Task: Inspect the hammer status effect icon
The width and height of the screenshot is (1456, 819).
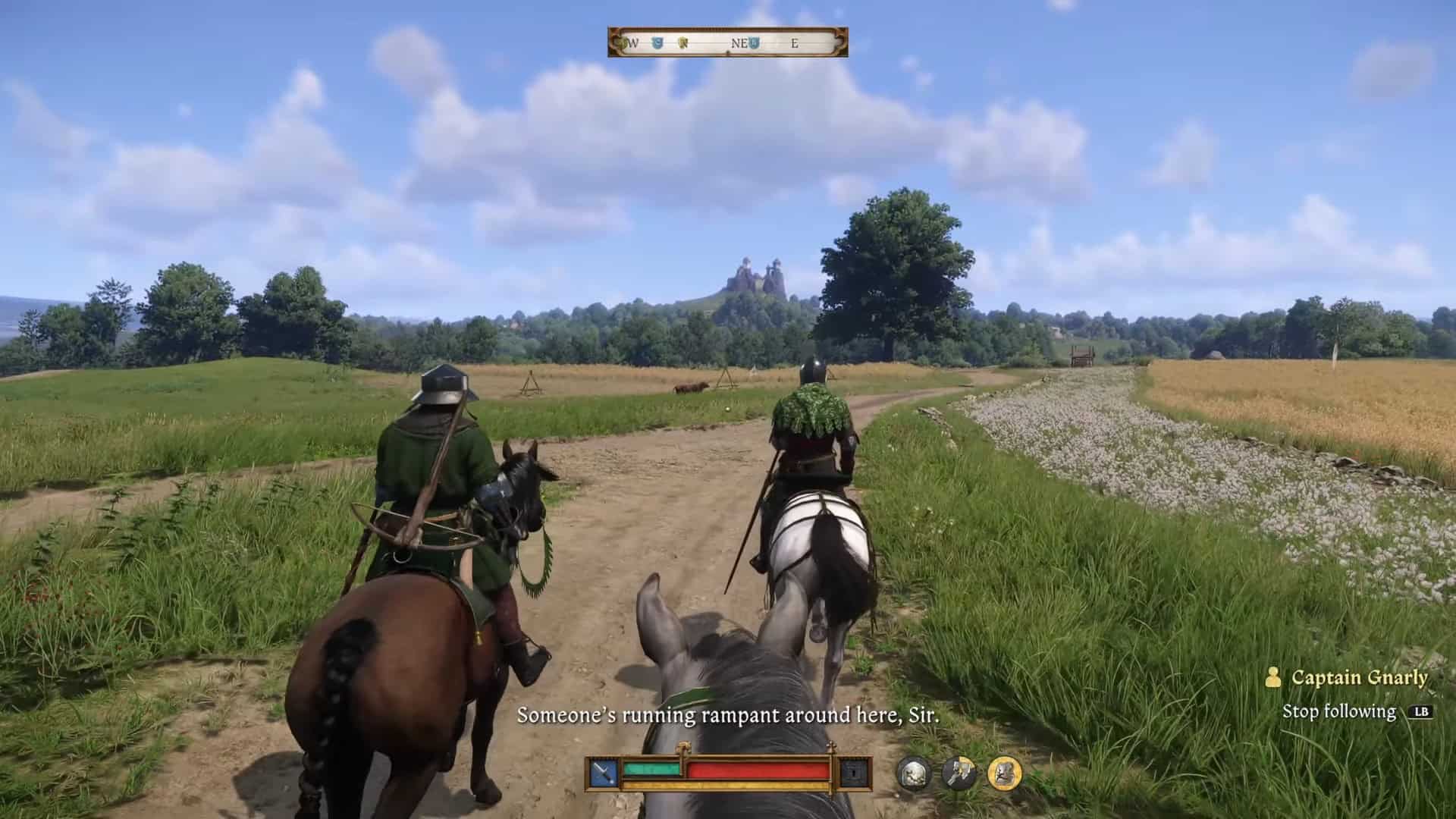Action: point(959,773)
